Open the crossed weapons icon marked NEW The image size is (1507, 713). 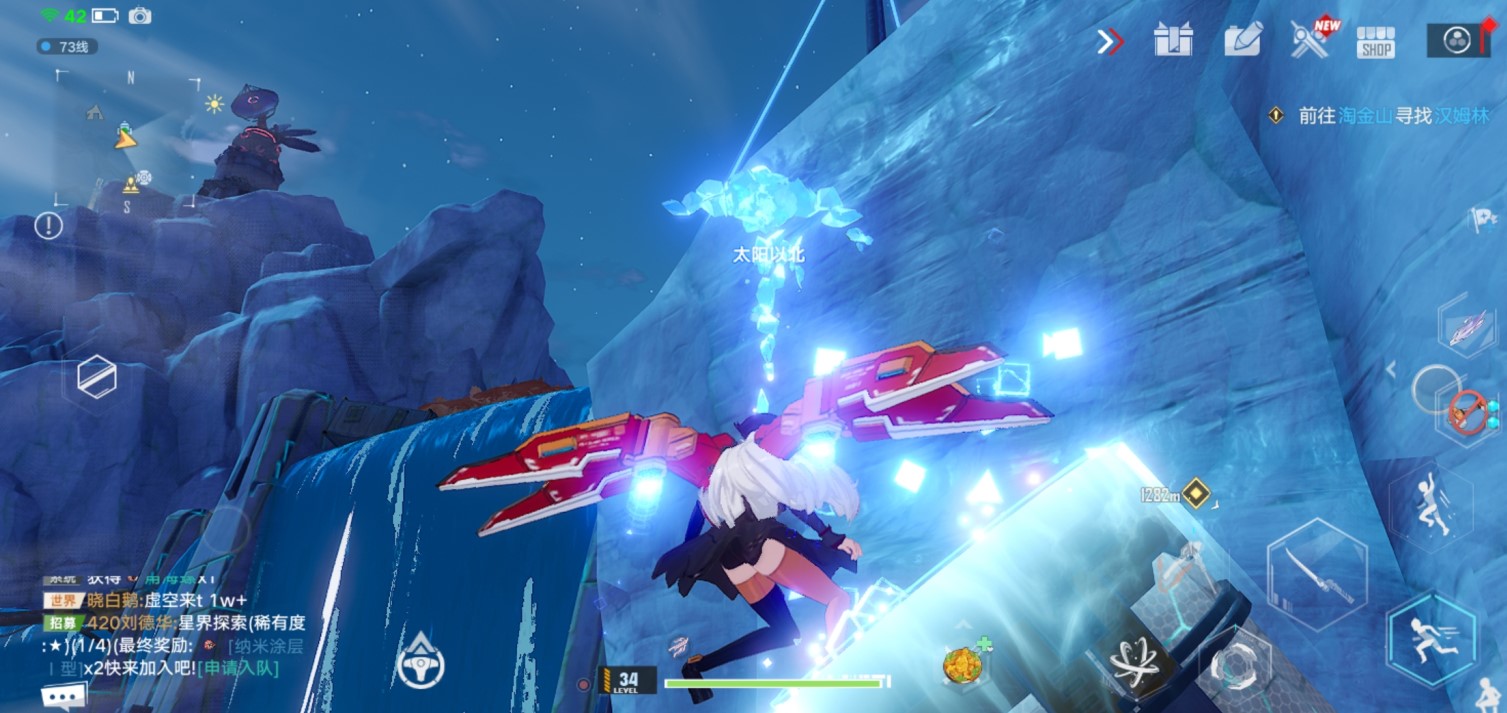pos(1310,40)
